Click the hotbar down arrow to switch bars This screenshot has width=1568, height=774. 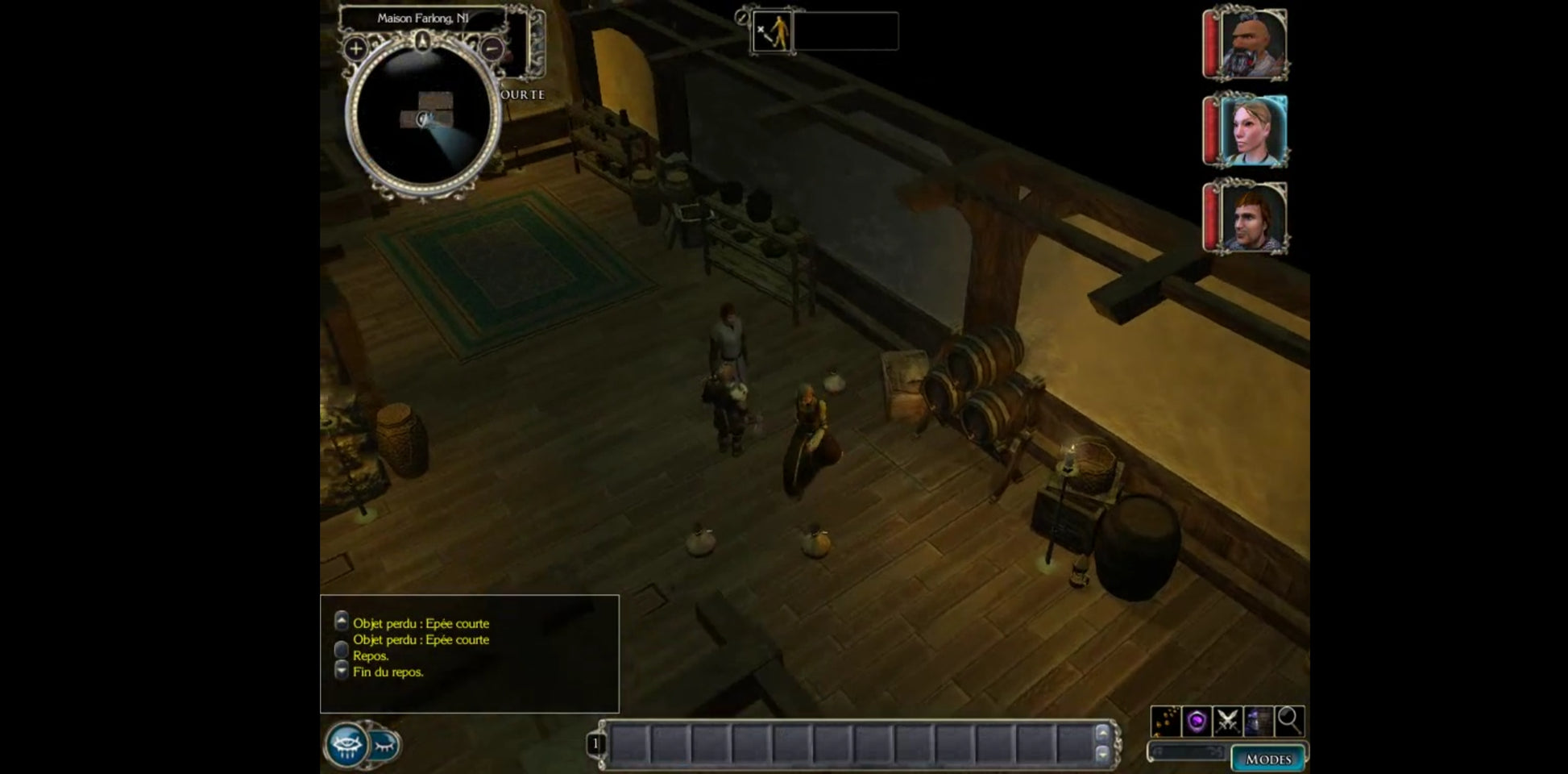(1102, 753)
